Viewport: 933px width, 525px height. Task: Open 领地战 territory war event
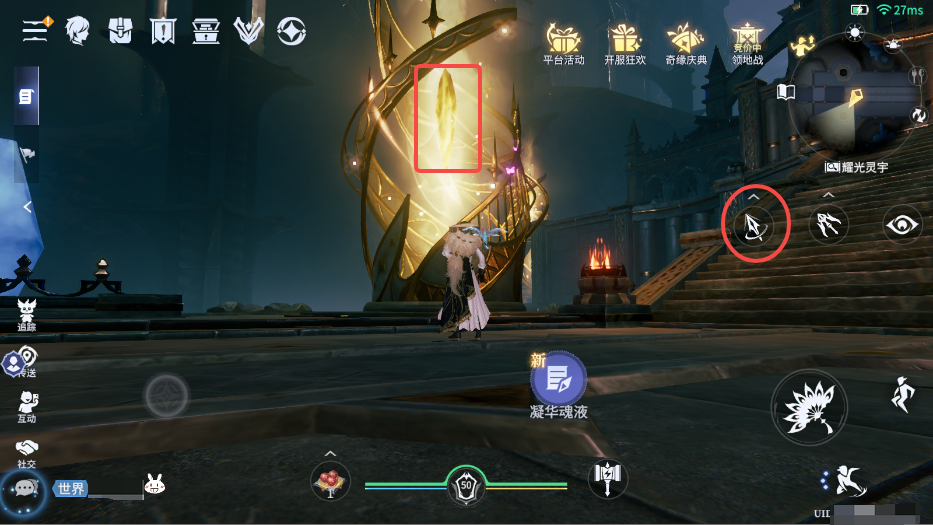pos(747,43)
